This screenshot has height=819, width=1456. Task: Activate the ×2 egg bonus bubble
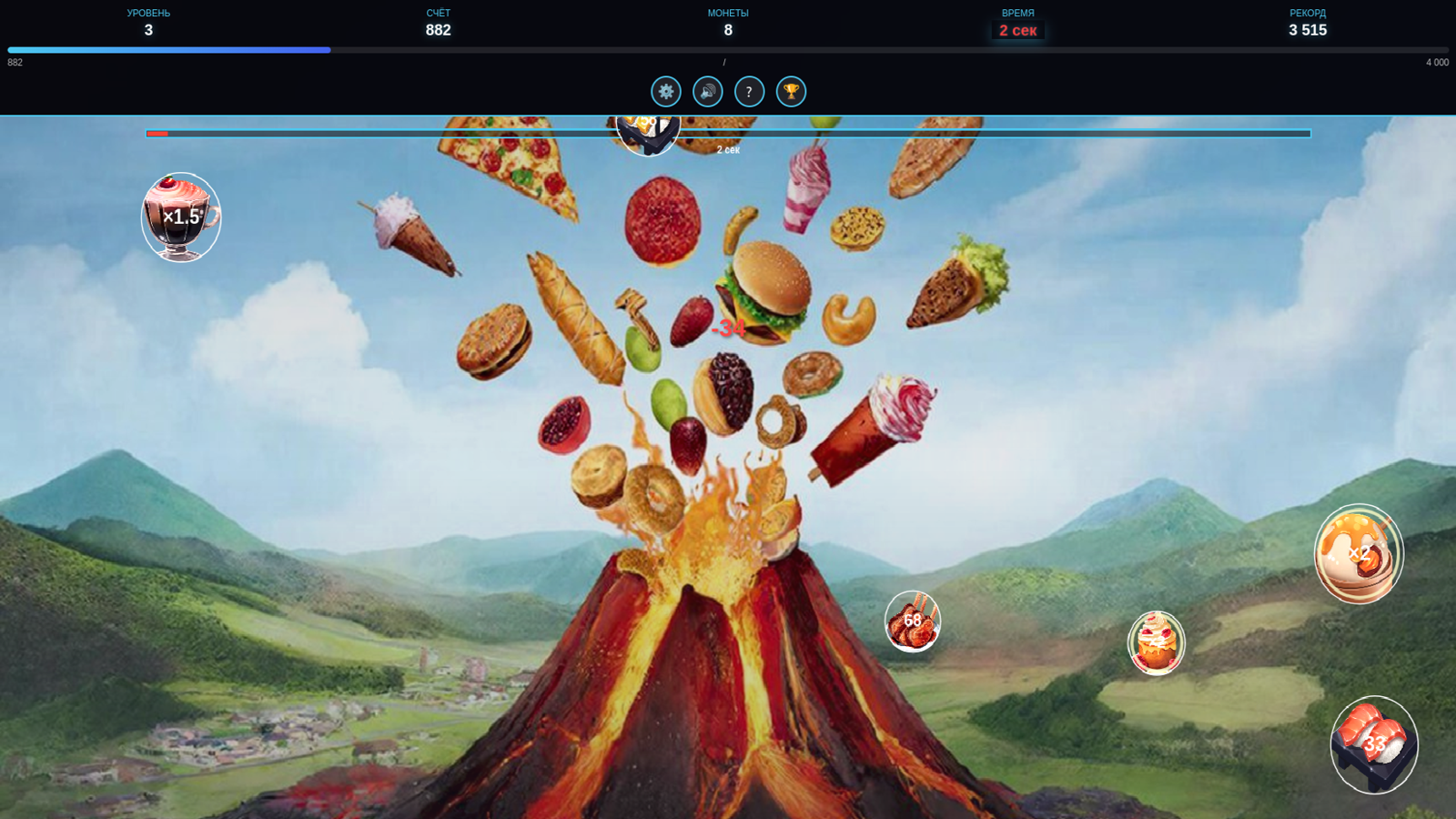click(x=1358, y=553)
